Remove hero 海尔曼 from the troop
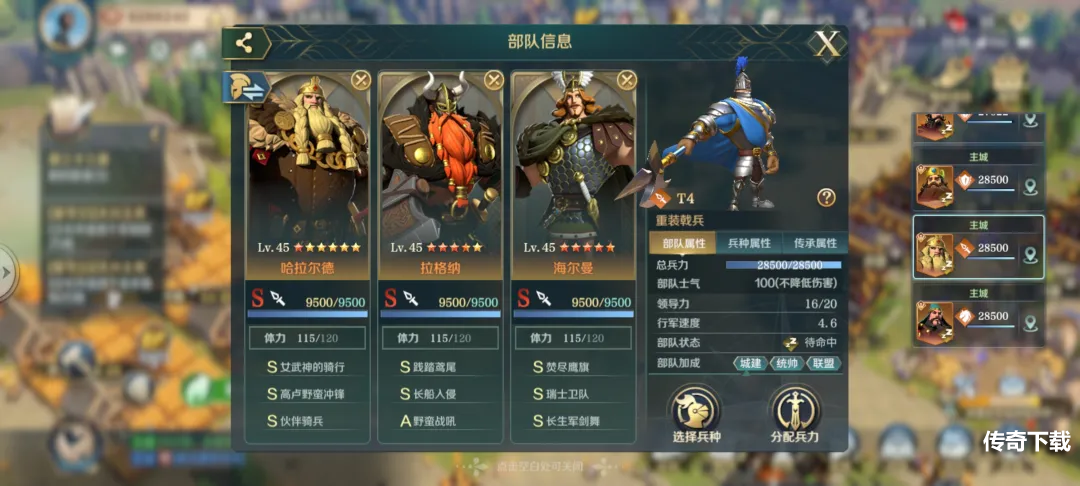This screenshot has height=486, width=1080. click(626, 80)
